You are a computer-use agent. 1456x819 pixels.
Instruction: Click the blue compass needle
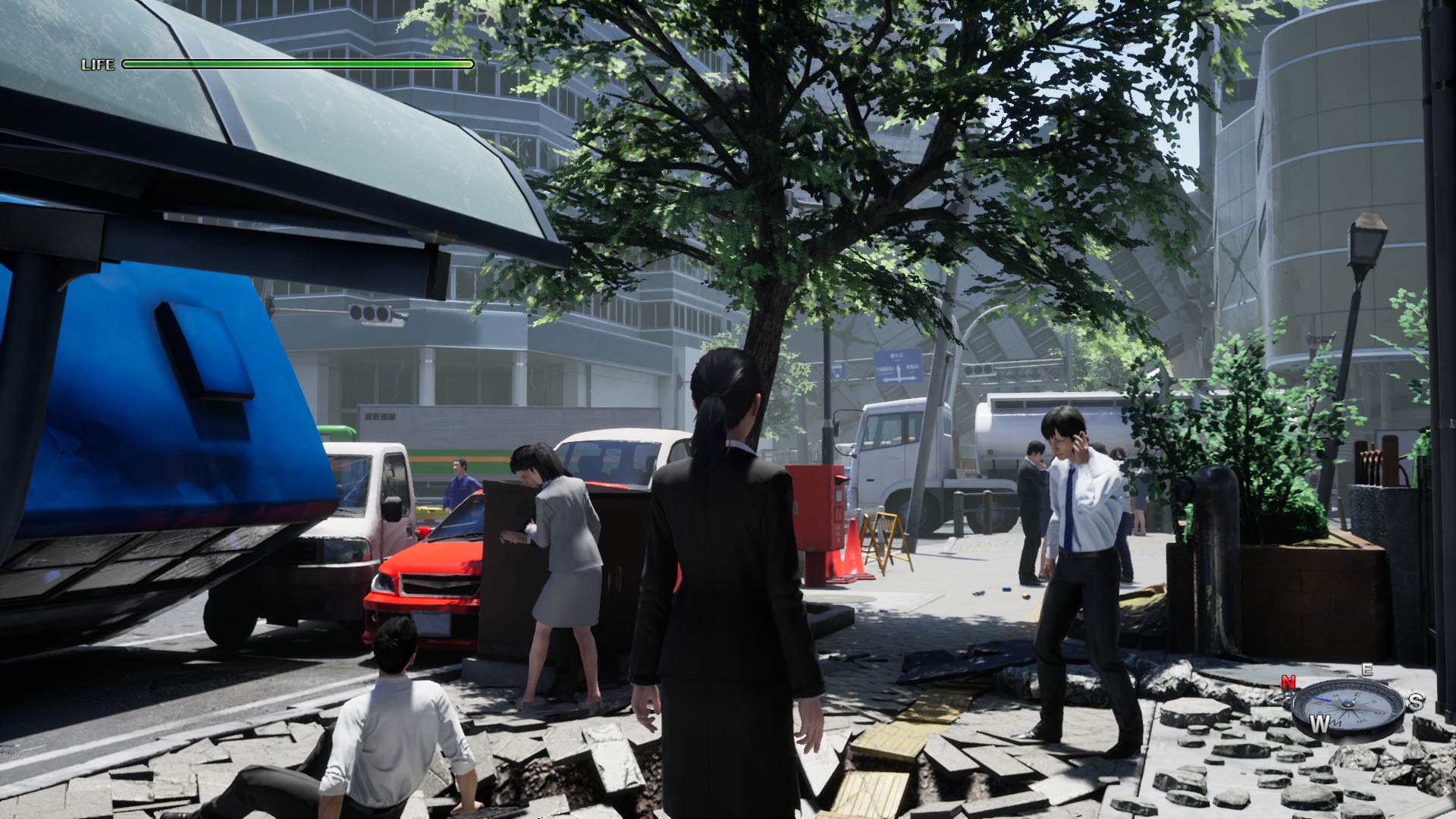click(x=1318, y=699)
